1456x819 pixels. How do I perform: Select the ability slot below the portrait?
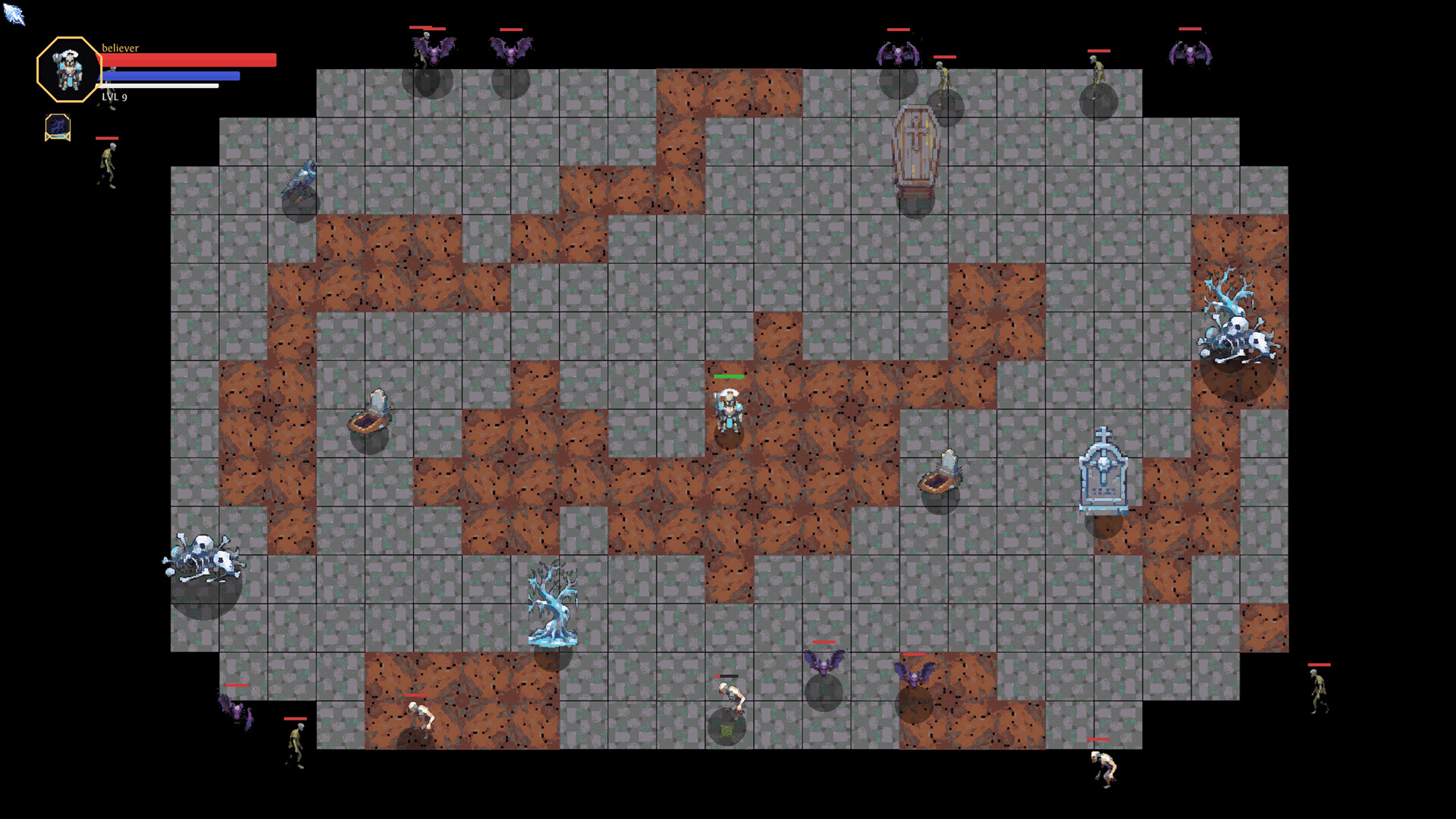coord(58,127)
